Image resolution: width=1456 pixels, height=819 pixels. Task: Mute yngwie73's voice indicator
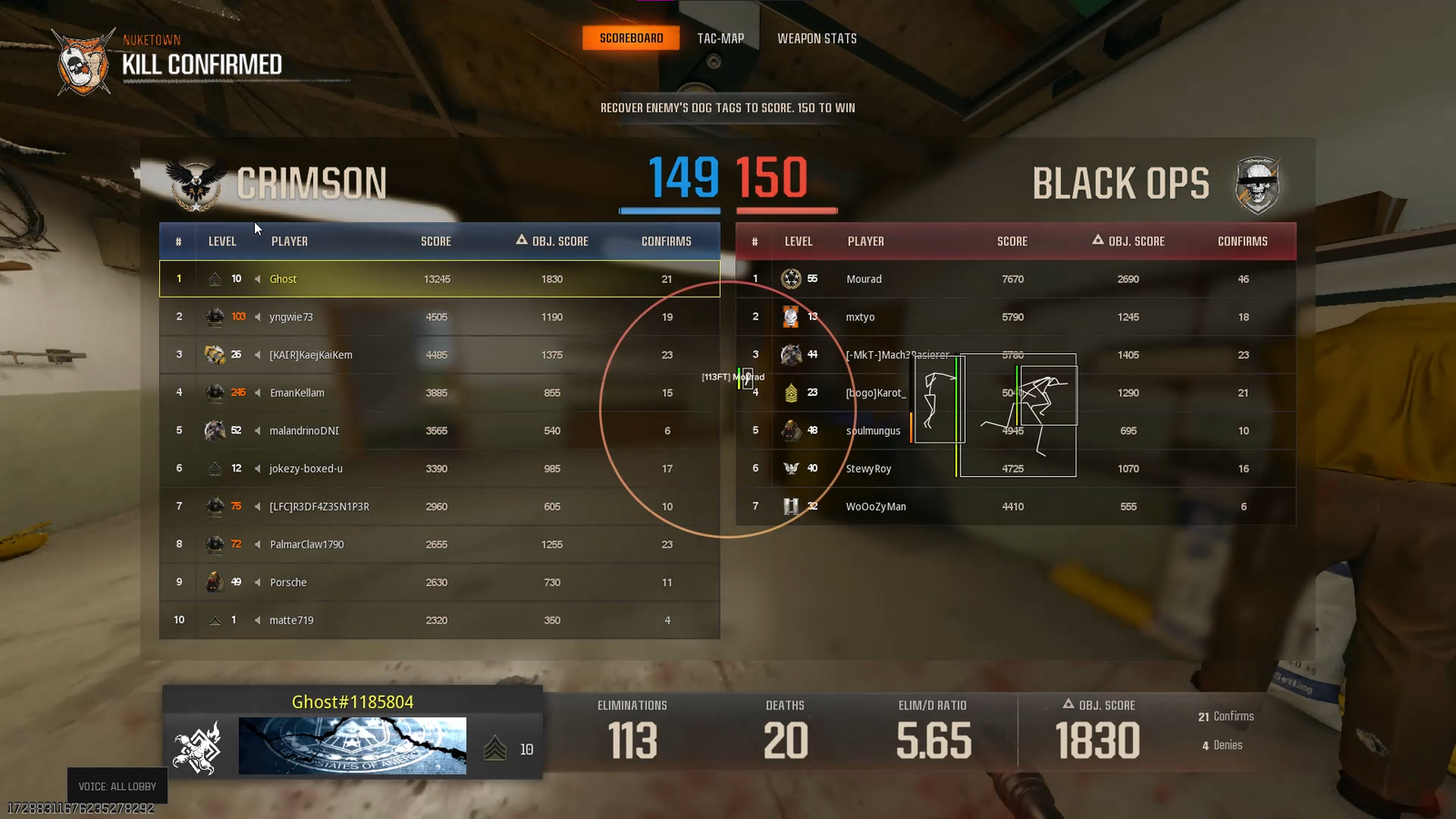point(259,317)
